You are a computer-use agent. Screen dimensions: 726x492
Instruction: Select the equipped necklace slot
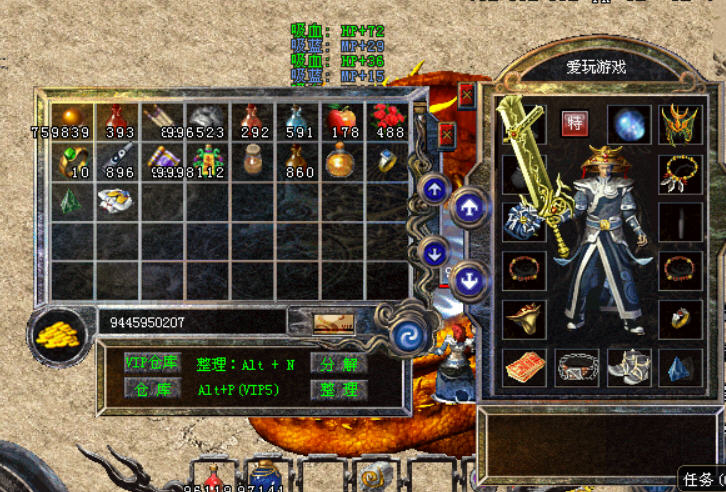(680, 172)
